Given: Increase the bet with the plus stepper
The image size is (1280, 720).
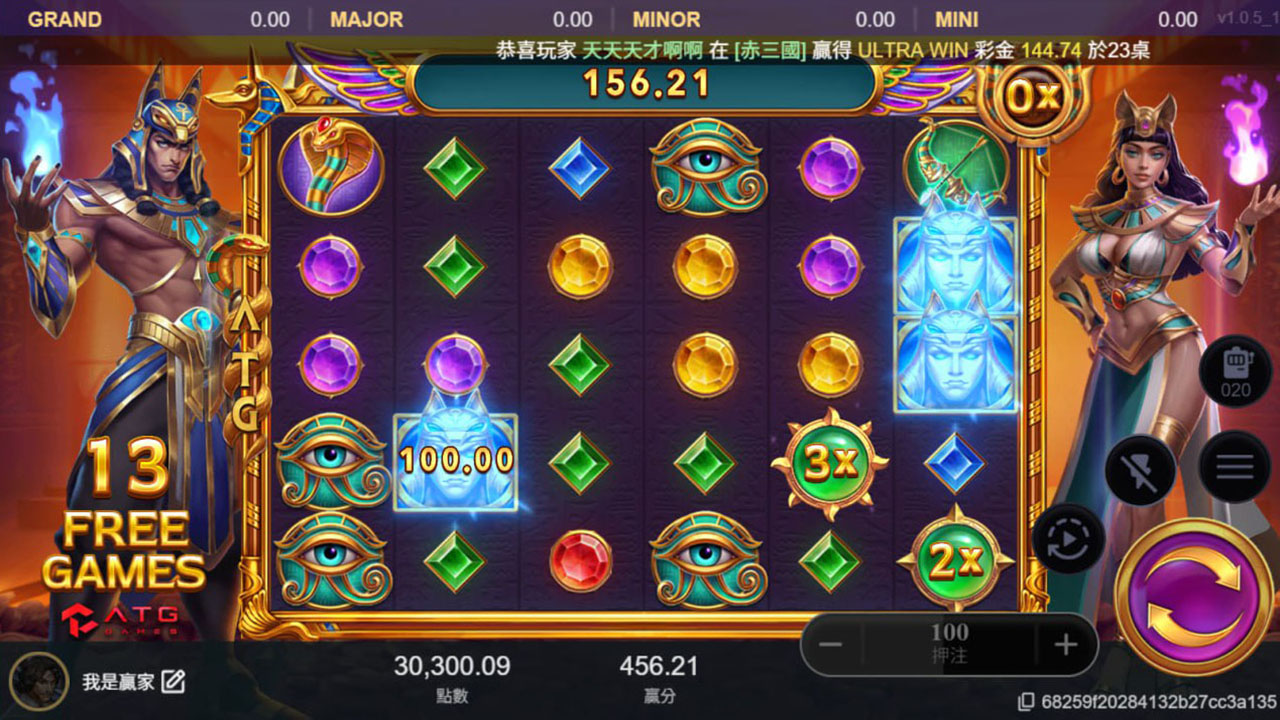Looking at the screenshot, I should click(1068, 644).
